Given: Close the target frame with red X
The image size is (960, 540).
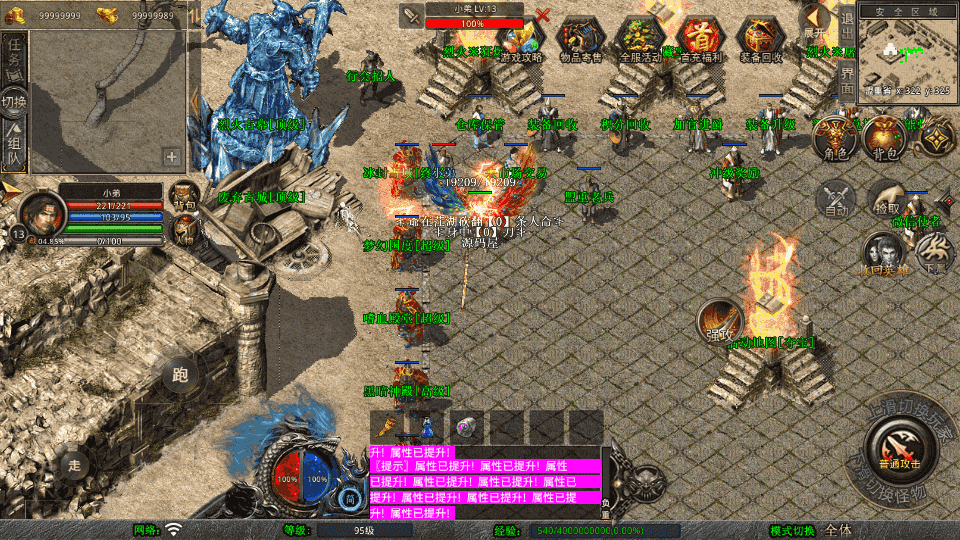Looking at the screenshot, I should pos(542,16).
